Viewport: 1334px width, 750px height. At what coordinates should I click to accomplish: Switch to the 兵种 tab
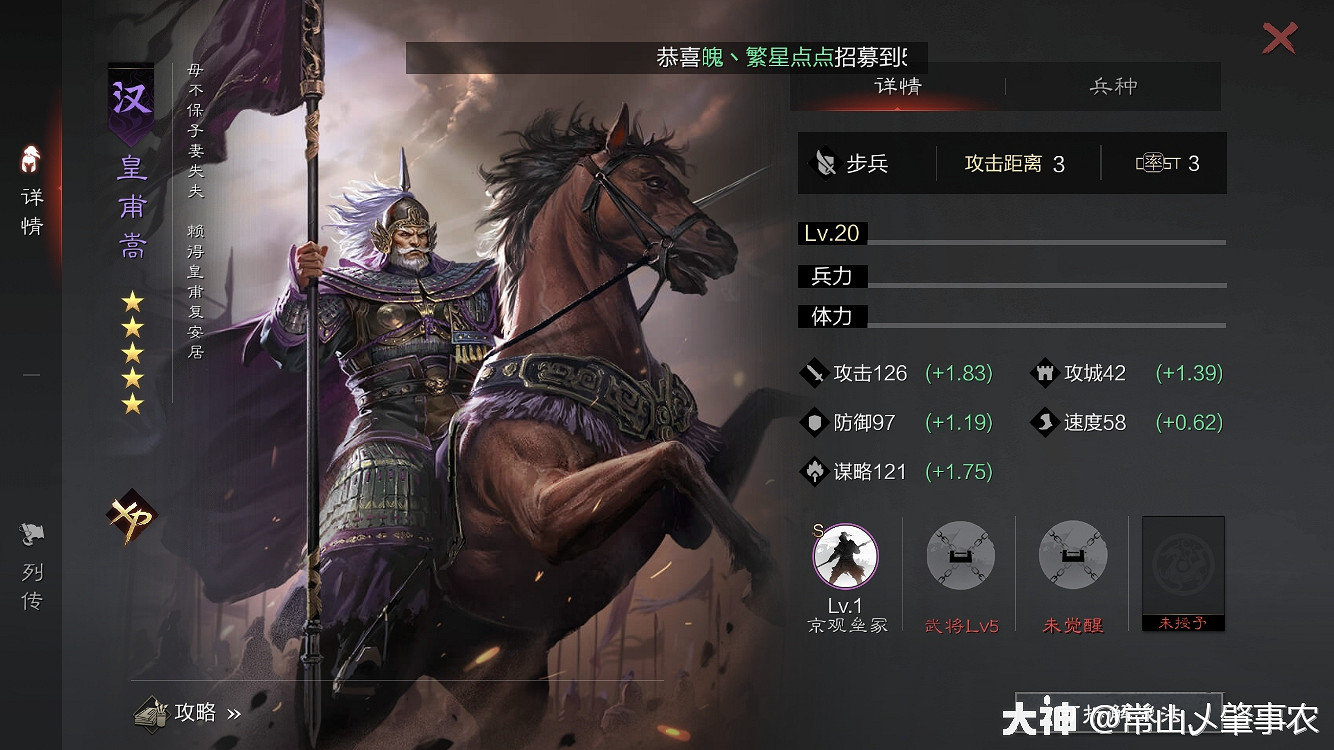point(1113,86)
